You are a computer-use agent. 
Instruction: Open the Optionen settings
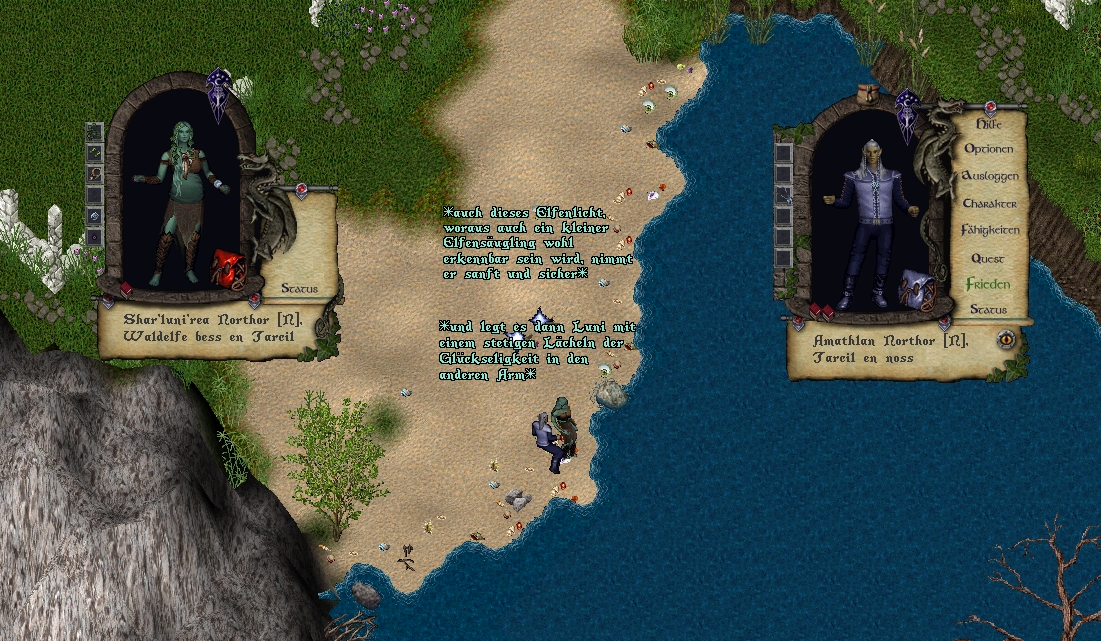coord(988,149)
